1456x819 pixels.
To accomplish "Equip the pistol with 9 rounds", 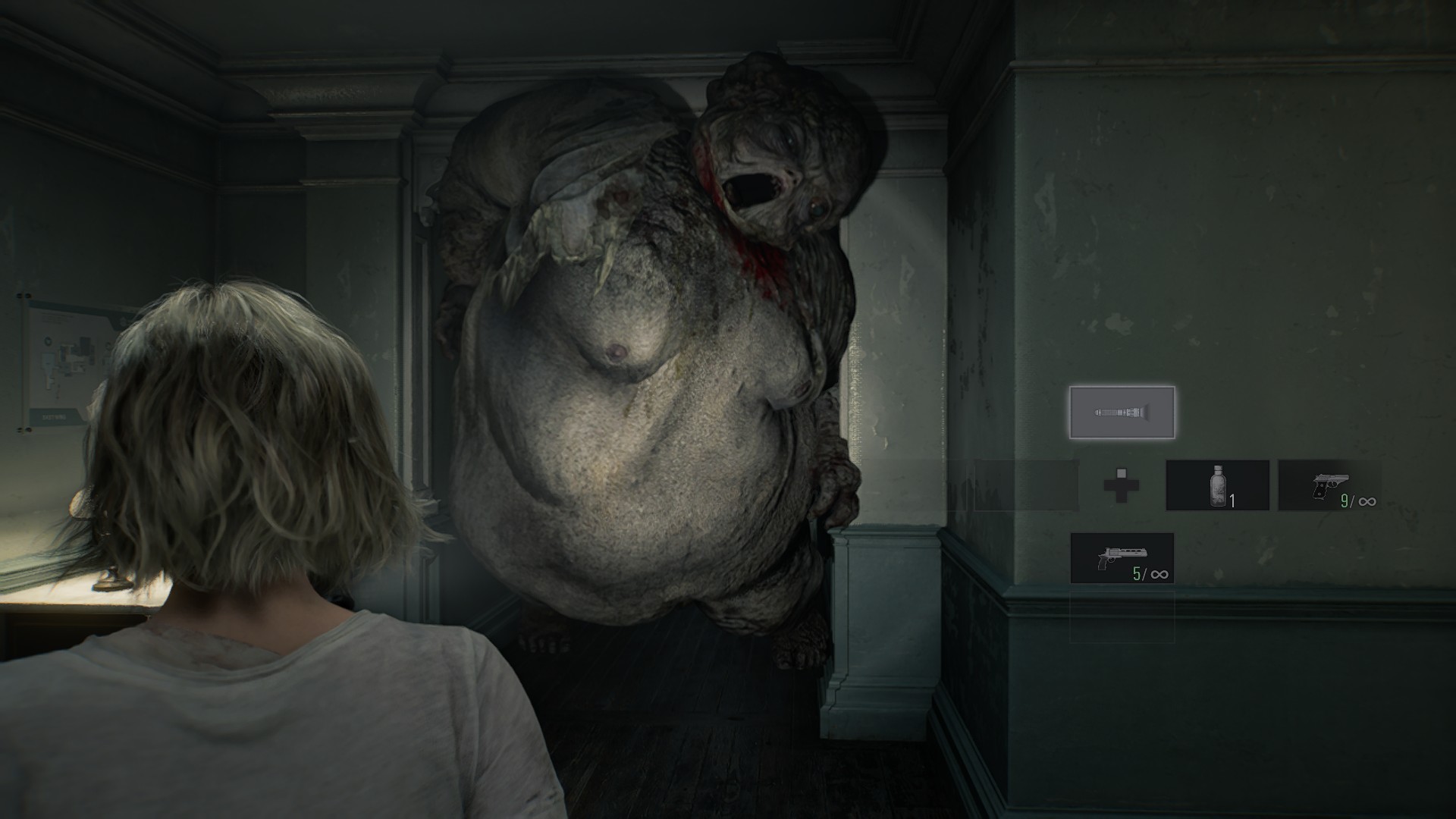I will coord(1329,485).
